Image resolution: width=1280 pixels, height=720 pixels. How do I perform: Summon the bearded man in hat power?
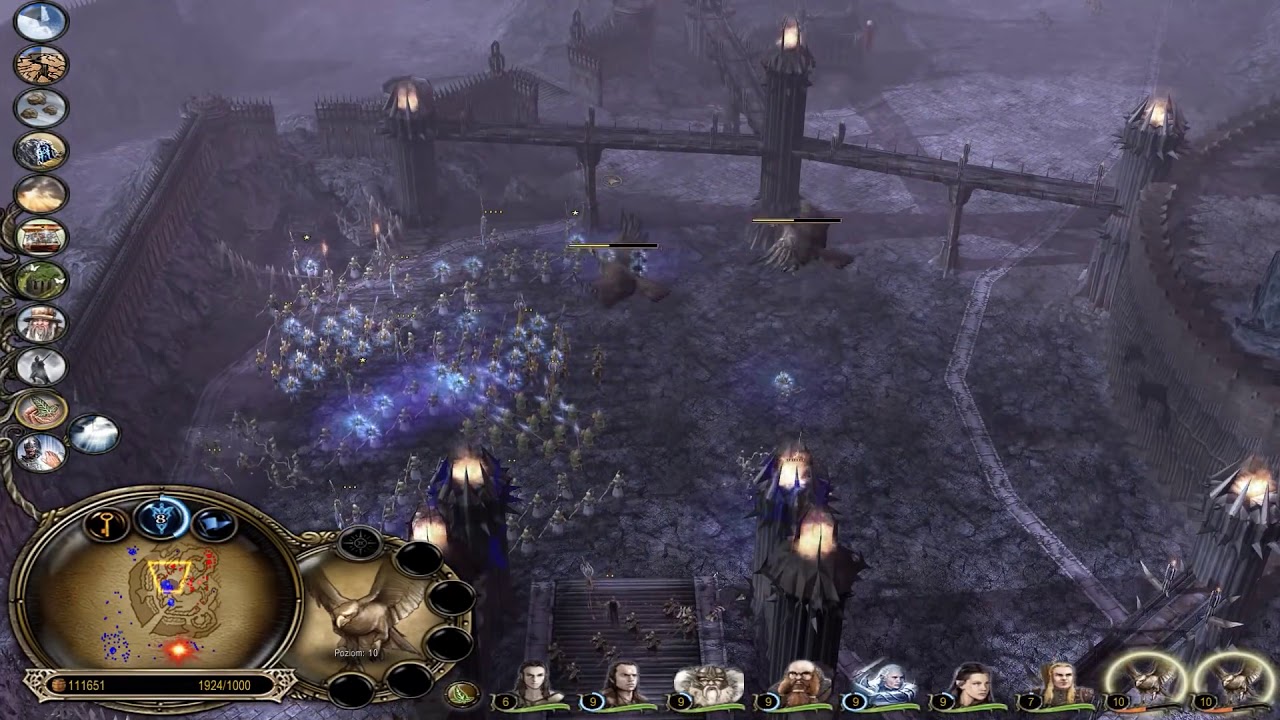41,323
